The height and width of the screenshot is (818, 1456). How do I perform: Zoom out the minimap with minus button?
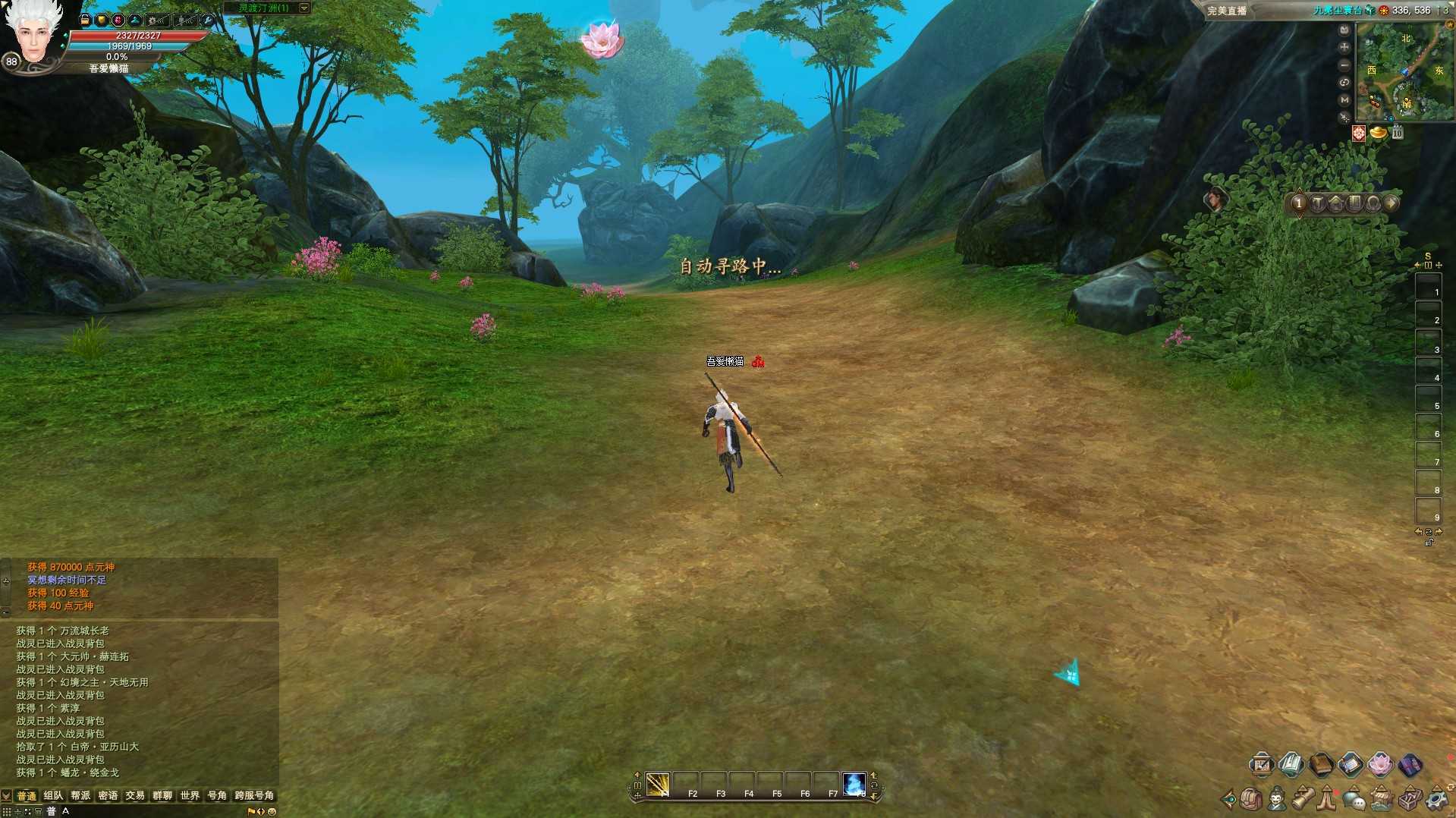click(1344, 65)
